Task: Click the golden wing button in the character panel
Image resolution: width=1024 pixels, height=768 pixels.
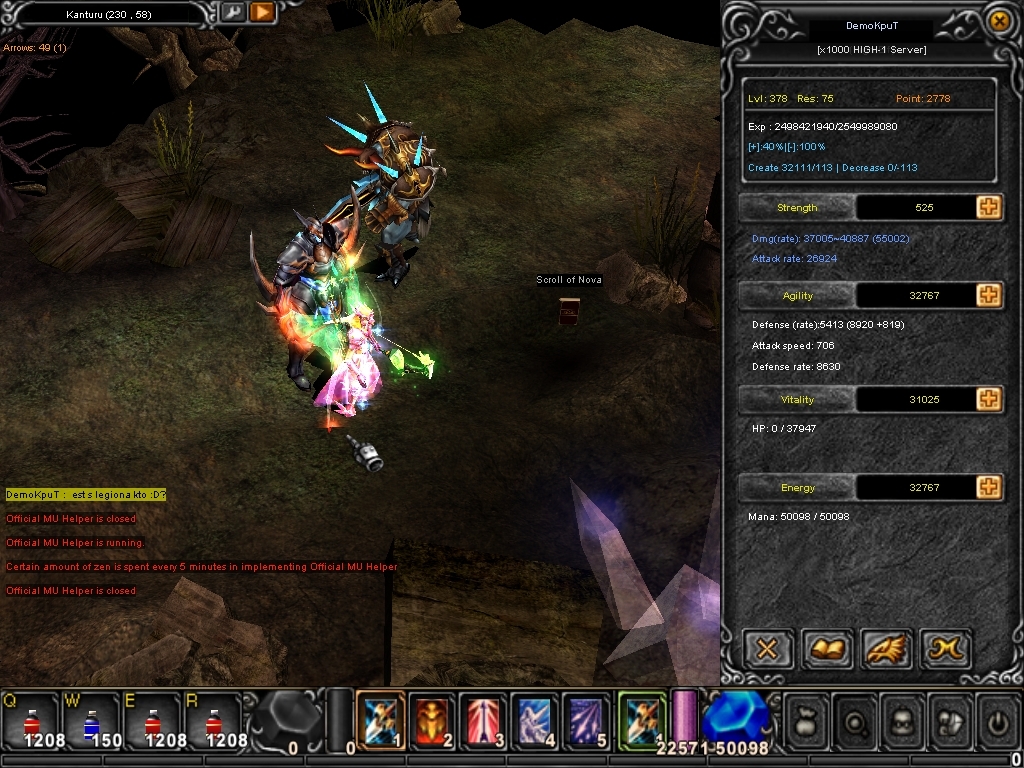Action: click(x=885, y=650)
